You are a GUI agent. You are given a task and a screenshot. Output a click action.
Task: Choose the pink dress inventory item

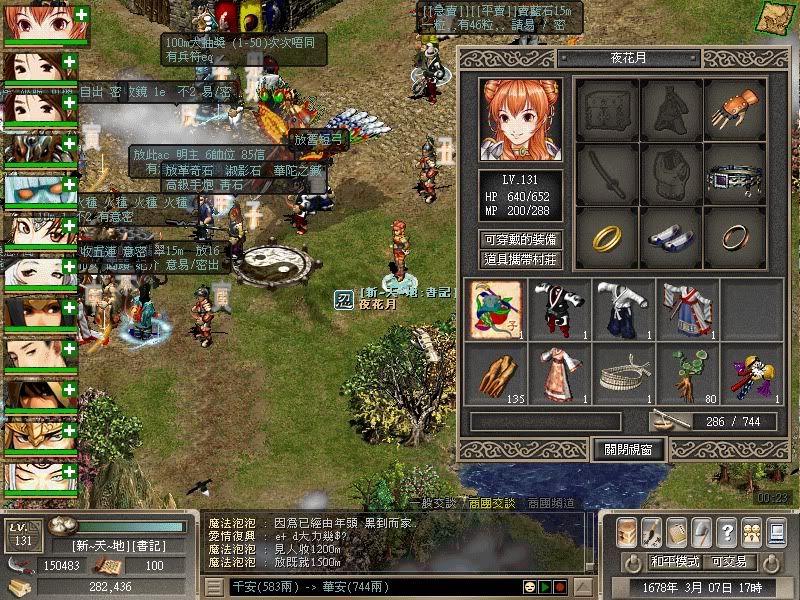coord(559,372)
